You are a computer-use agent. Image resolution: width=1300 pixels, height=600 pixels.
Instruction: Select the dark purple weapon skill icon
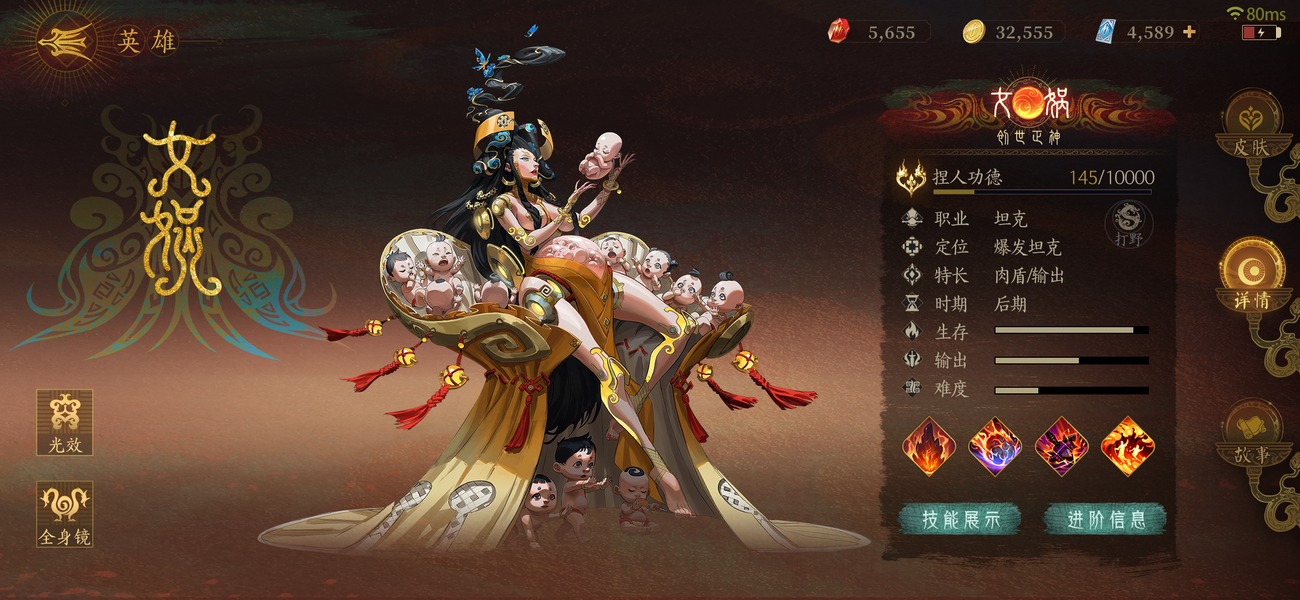1061,446
